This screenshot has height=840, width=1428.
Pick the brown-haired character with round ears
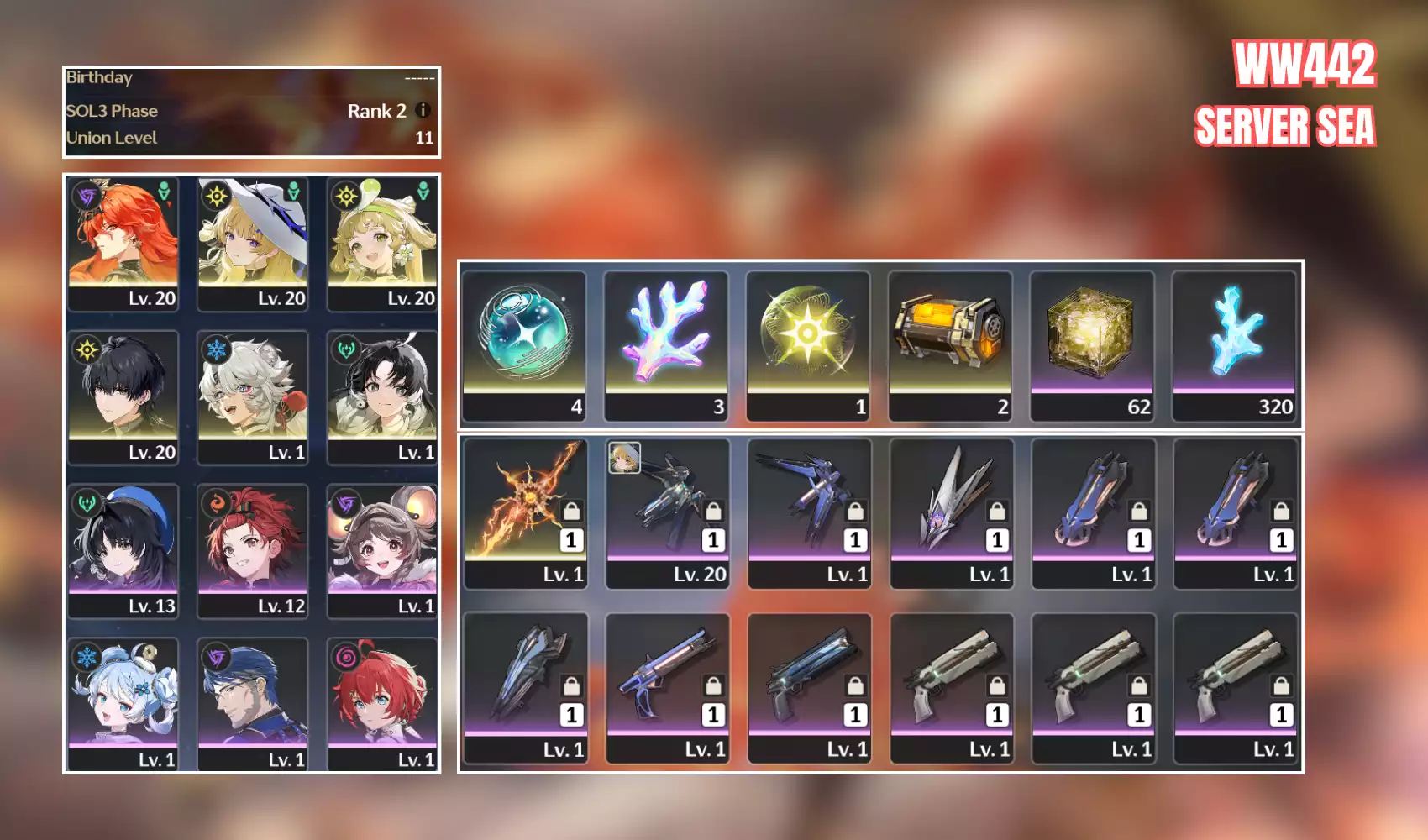[382, 549]
